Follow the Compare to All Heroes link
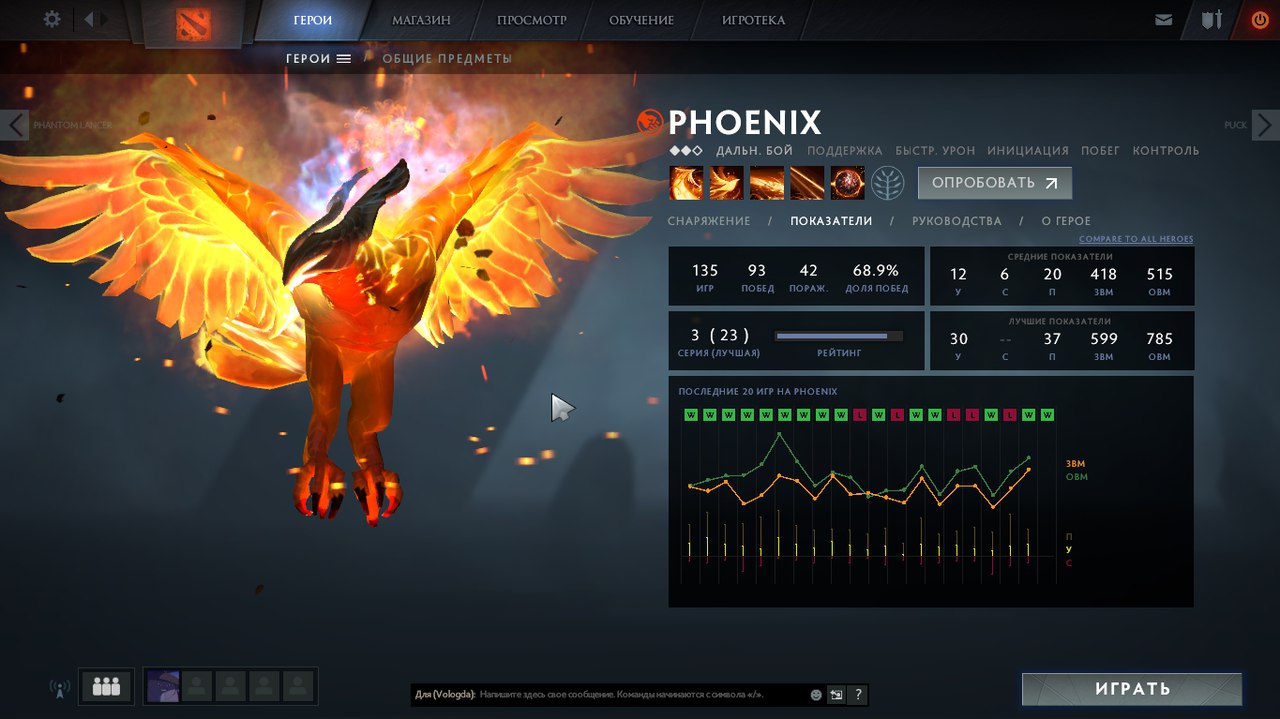This screenshot has height=719, width=1280. 1135,240
